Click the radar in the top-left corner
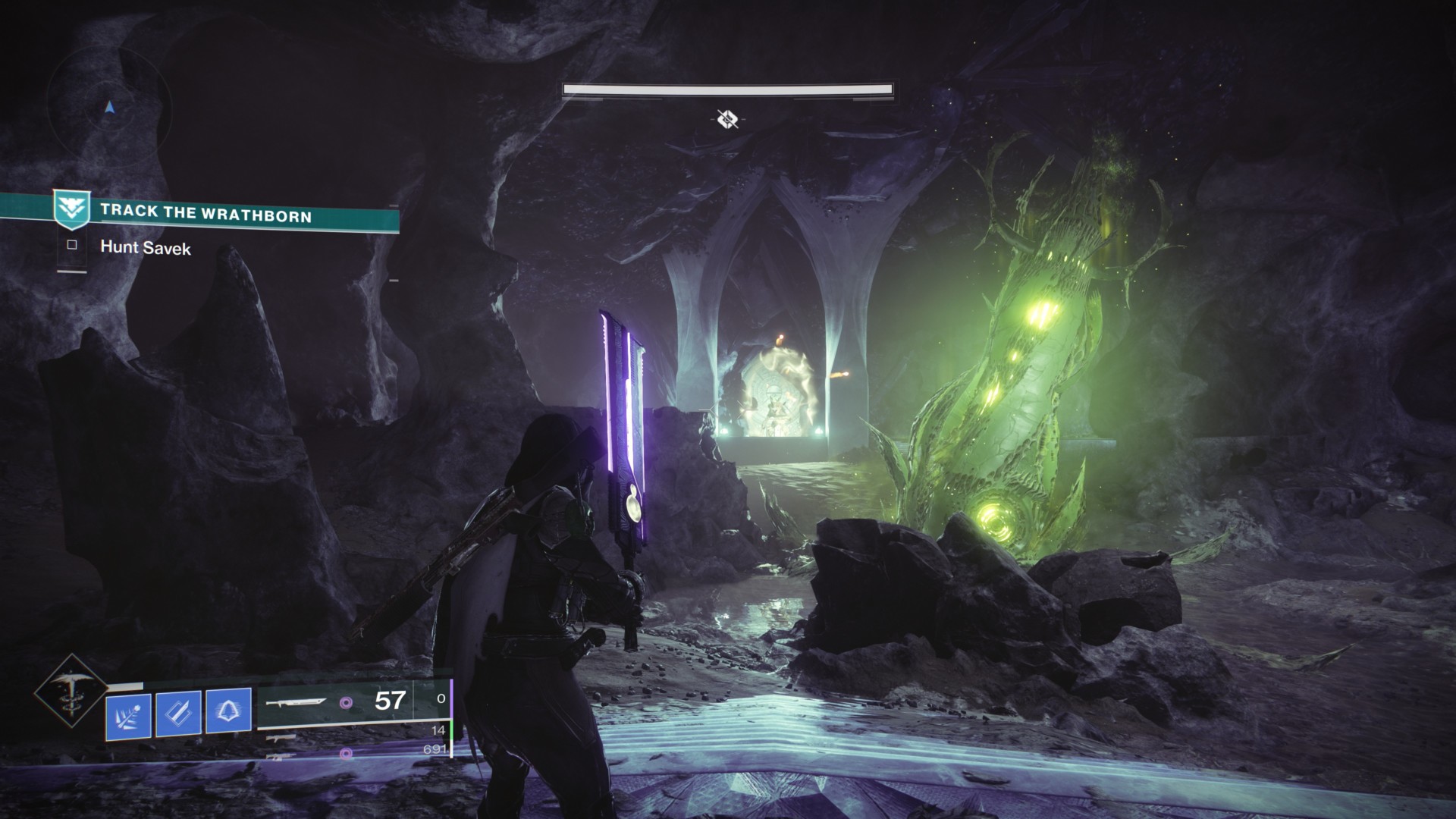This screenshot has width=1456, height=819. click(111, 108)
